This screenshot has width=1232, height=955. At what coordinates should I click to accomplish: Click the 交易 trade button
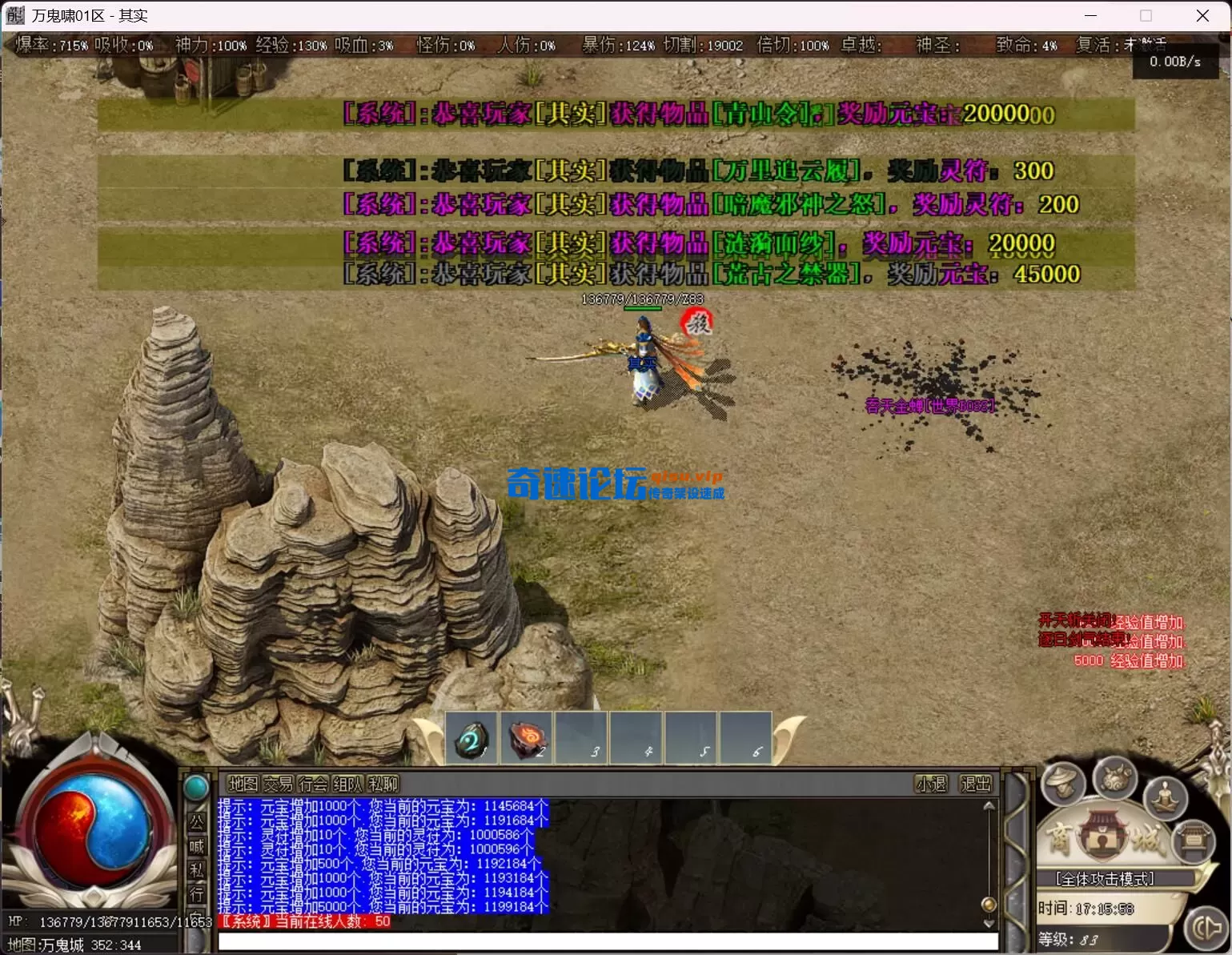coord(278,784)
